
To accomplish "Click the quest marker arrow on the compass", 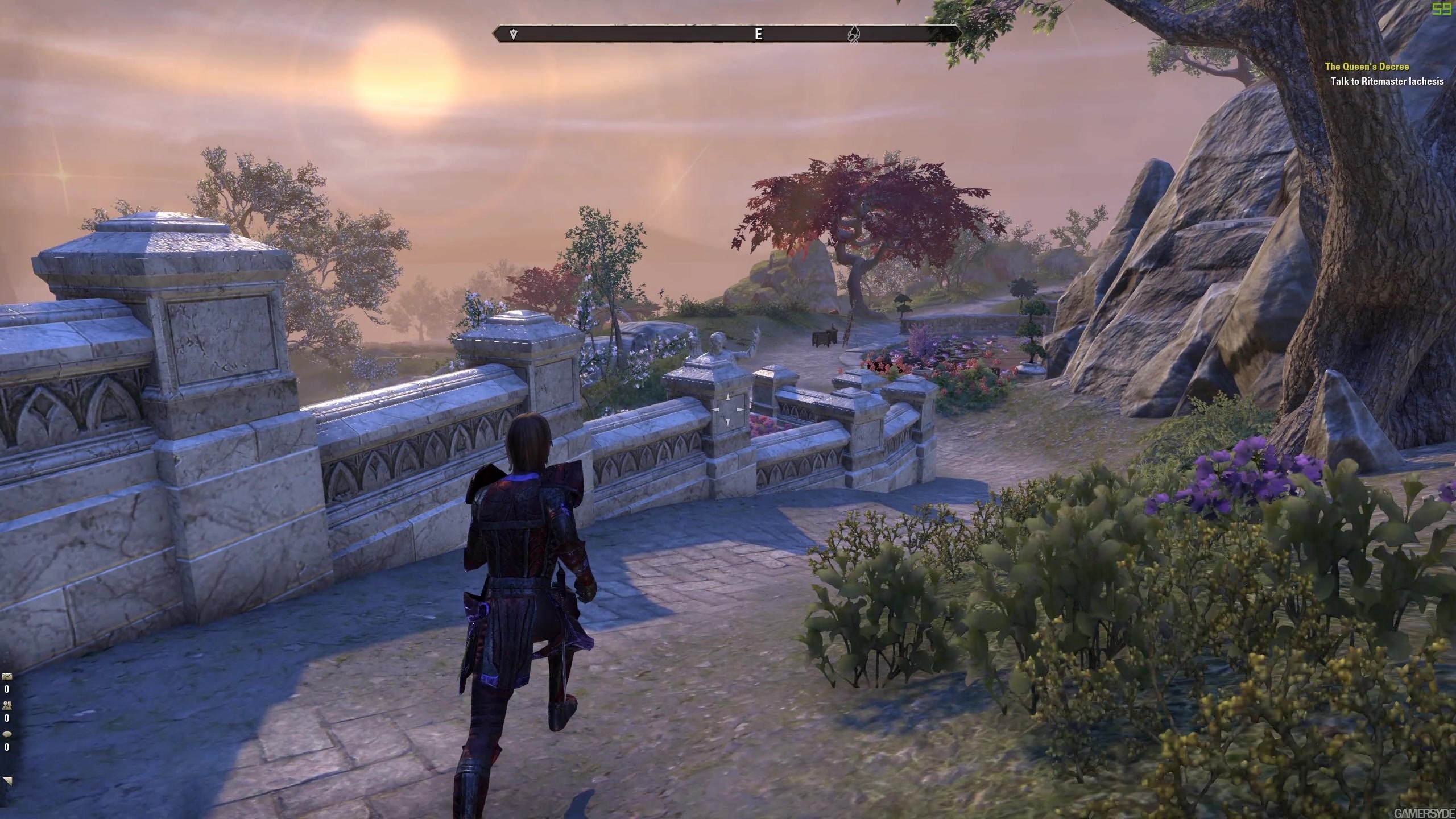I will click(513, 34).
